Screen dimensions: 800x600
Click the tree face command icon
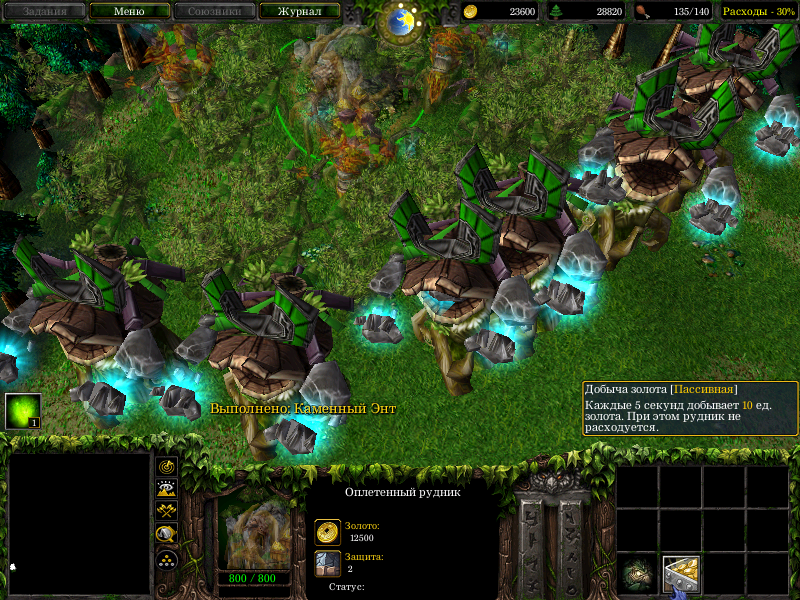pos(637,574)
